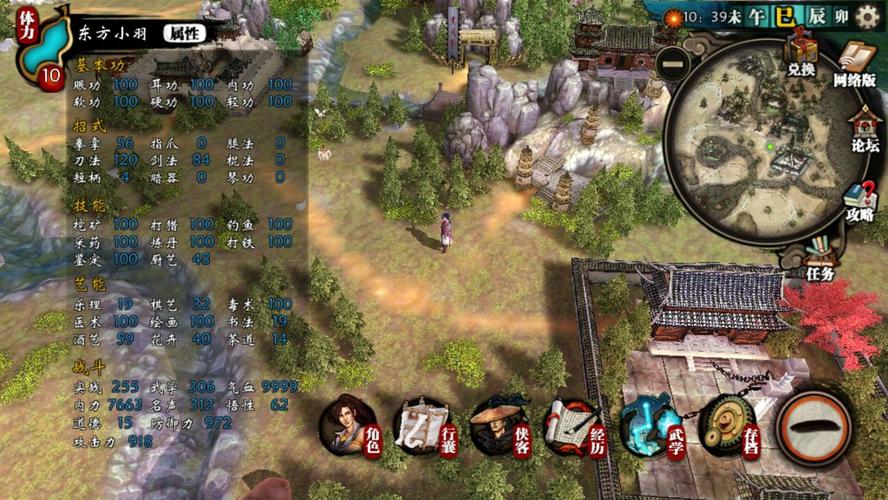Open the 兑换 exchange gift box
The width and height of the screenshot is (888, 500).
point(801,53)
